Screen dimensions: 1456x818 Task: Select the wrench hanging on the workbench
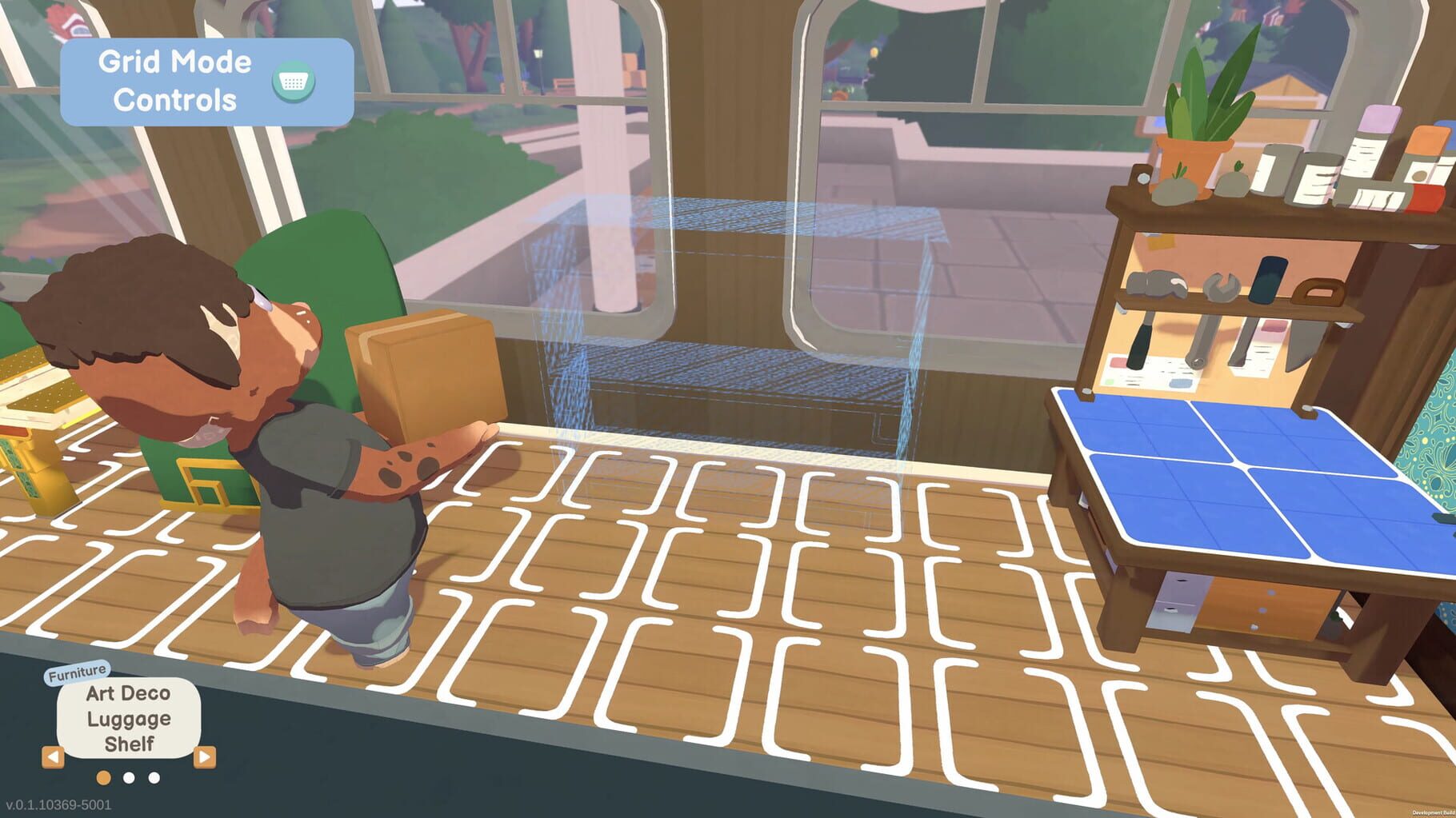coord(1222,285)
